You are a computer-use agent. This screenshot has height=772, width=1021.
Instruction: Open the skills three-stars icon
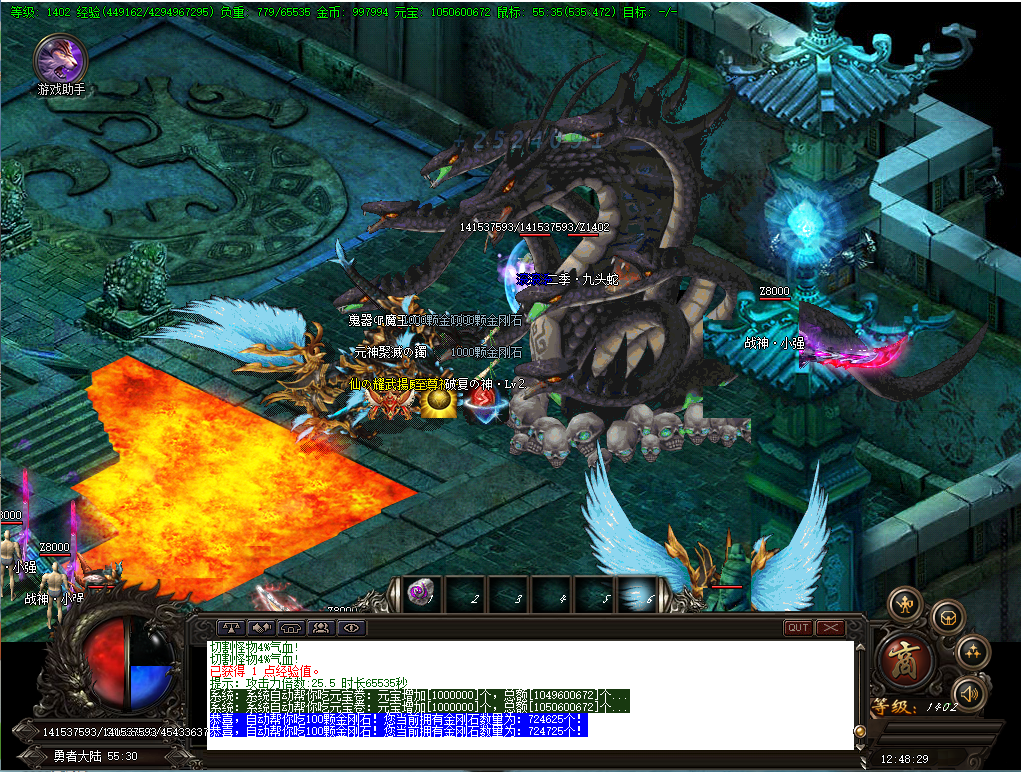(x=972, y=652)
